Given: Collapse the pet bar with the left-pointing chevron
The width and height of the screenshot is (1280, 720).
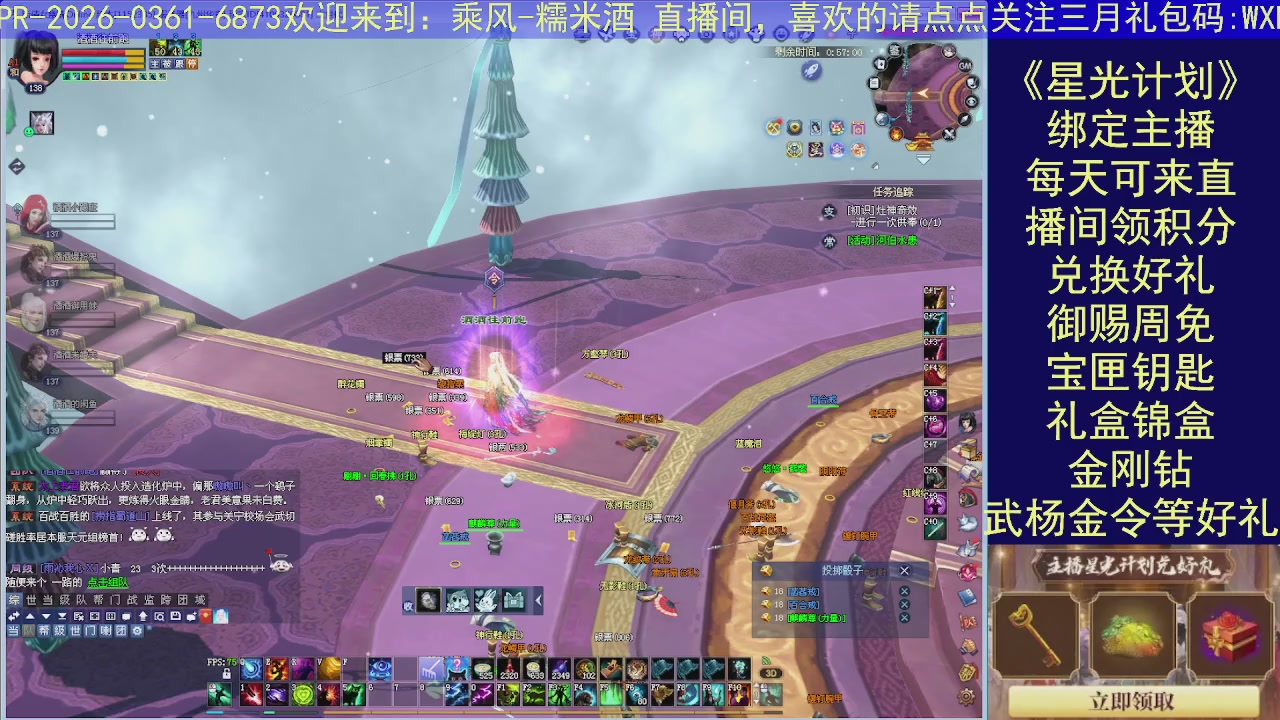Looking at the screenshot, I should pos(536,600).
